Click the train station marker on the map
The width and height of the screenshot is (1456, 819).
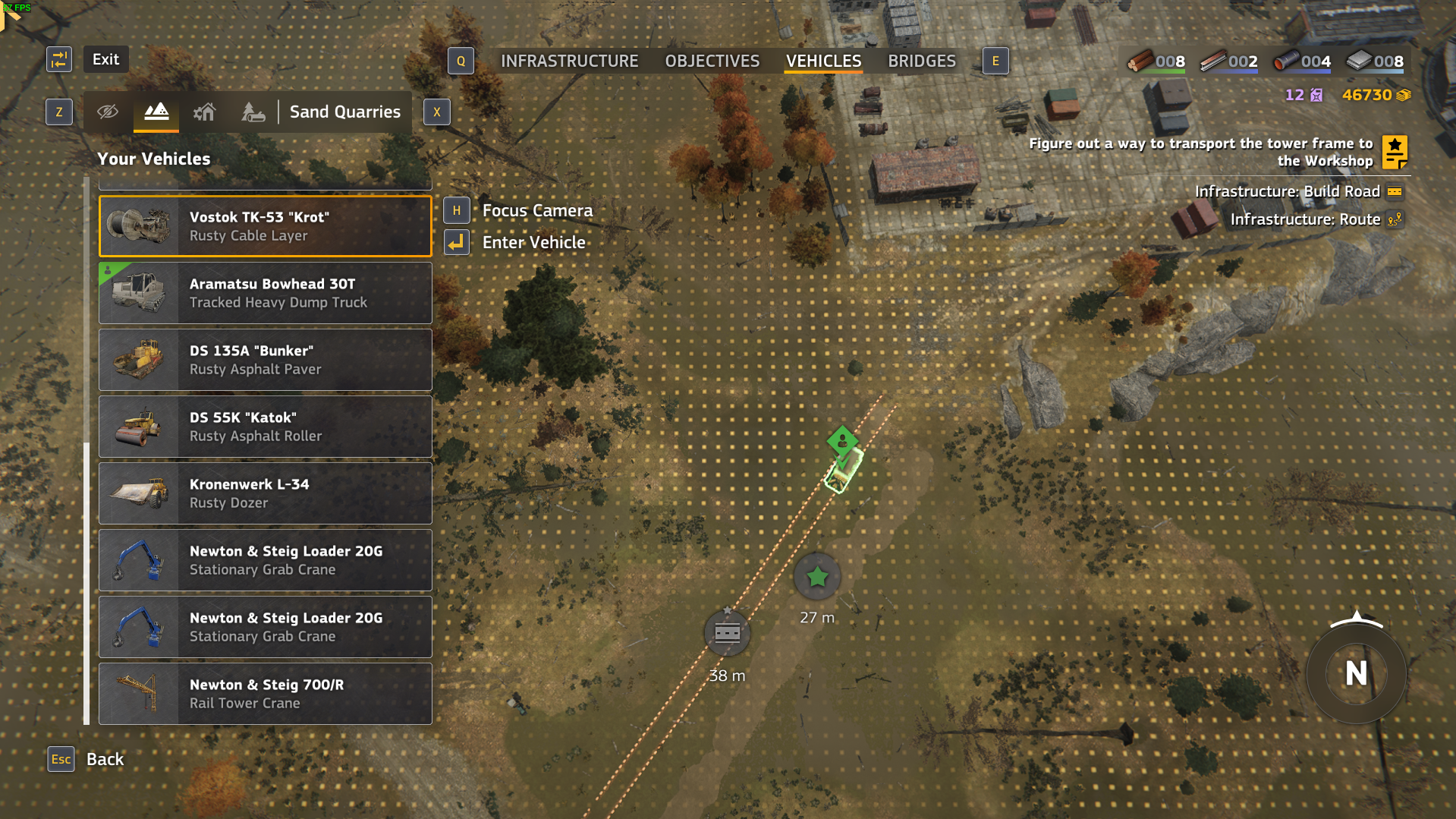click(x=727, y=632)
